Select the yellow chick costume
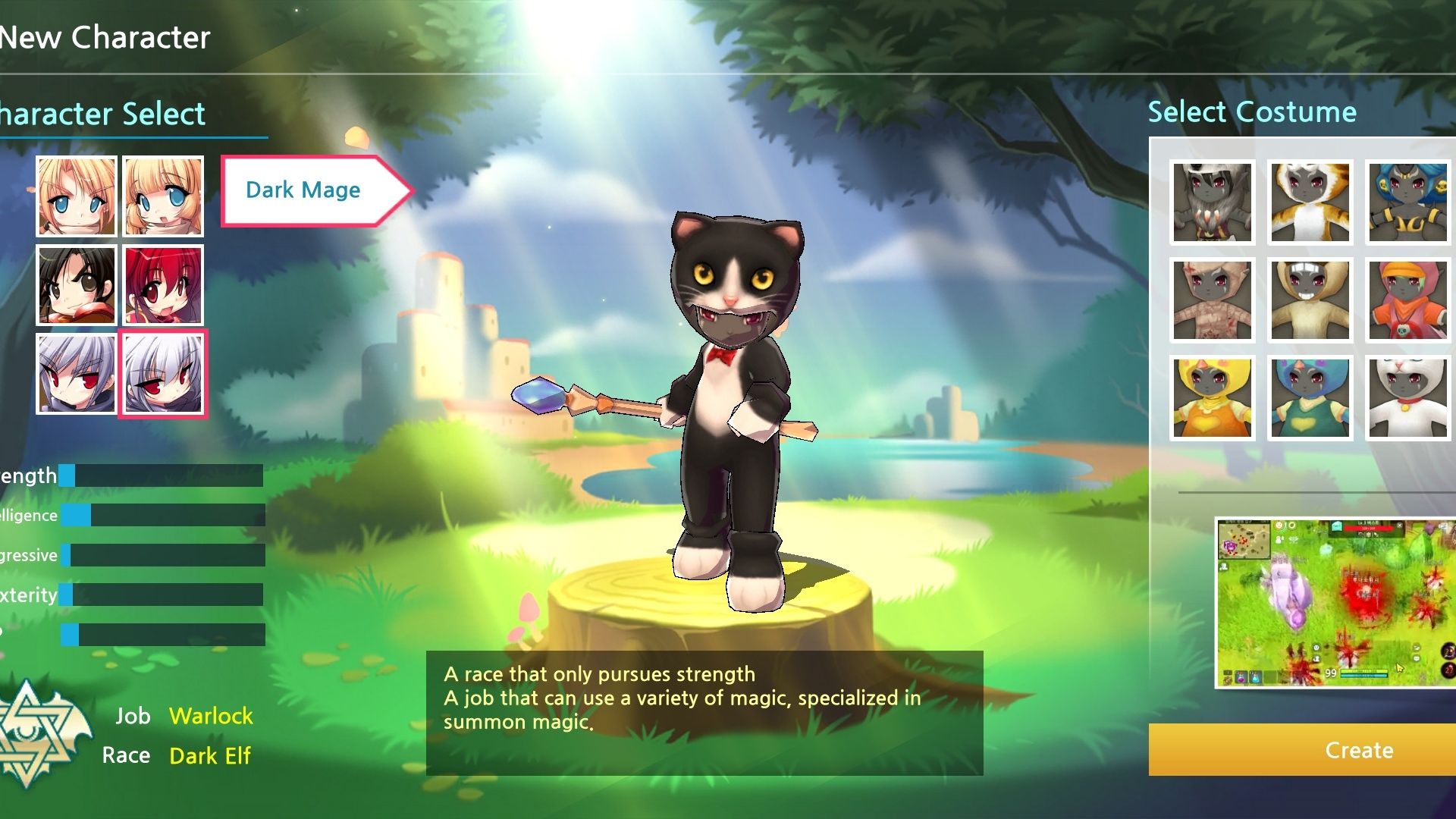 (1211, 398)
